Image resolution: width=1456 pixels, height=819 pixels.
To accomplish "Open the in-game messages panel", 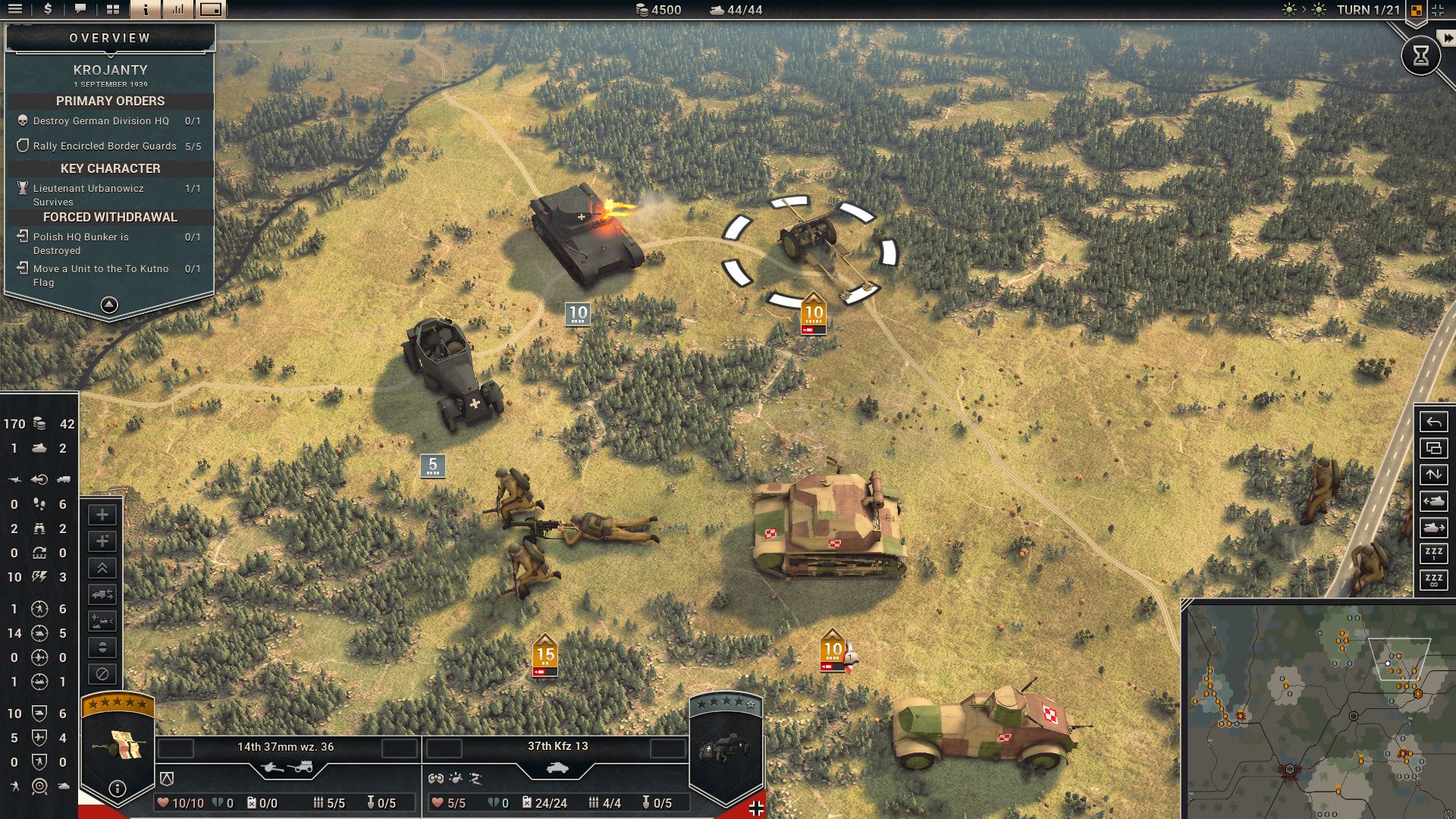I will click(81, 11).
